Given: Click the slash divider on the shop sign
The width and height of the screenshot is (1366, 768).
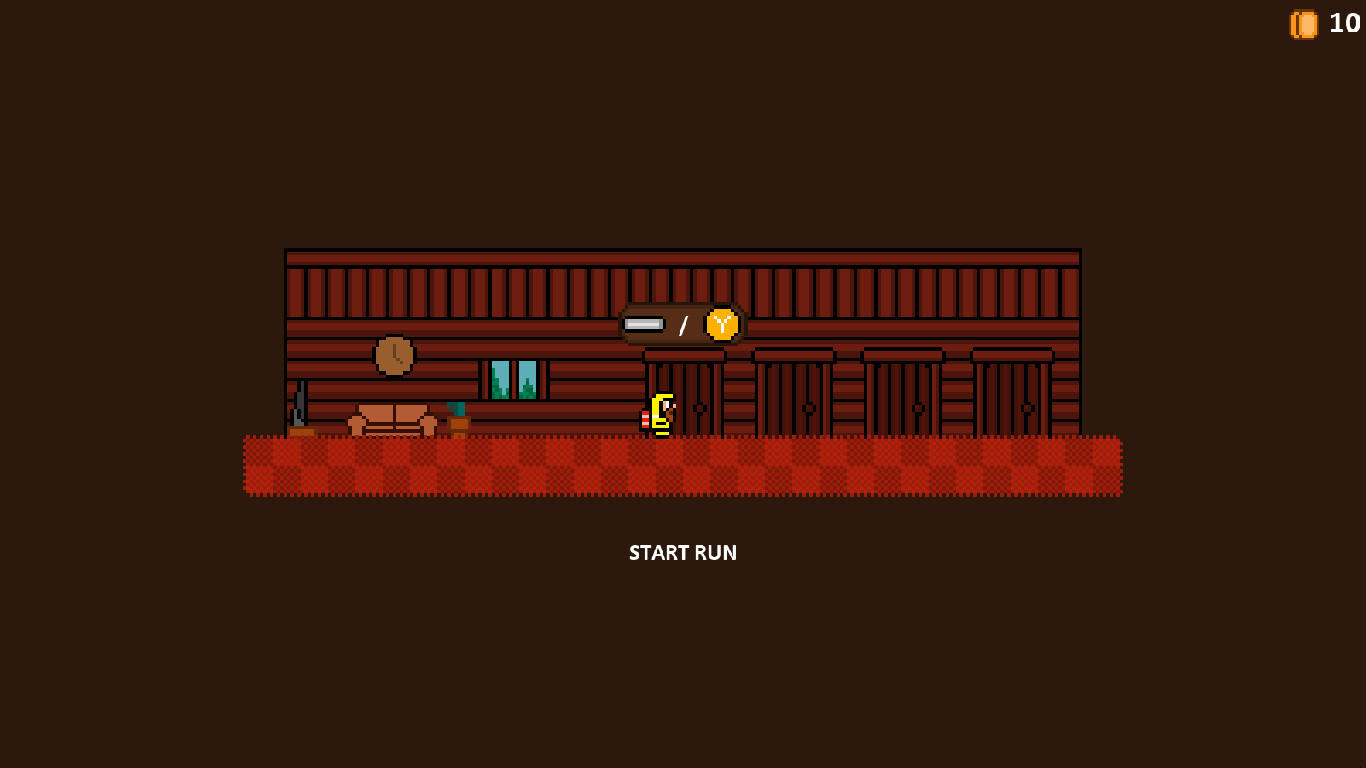Looking at the screenshot, I should [684, 324].
